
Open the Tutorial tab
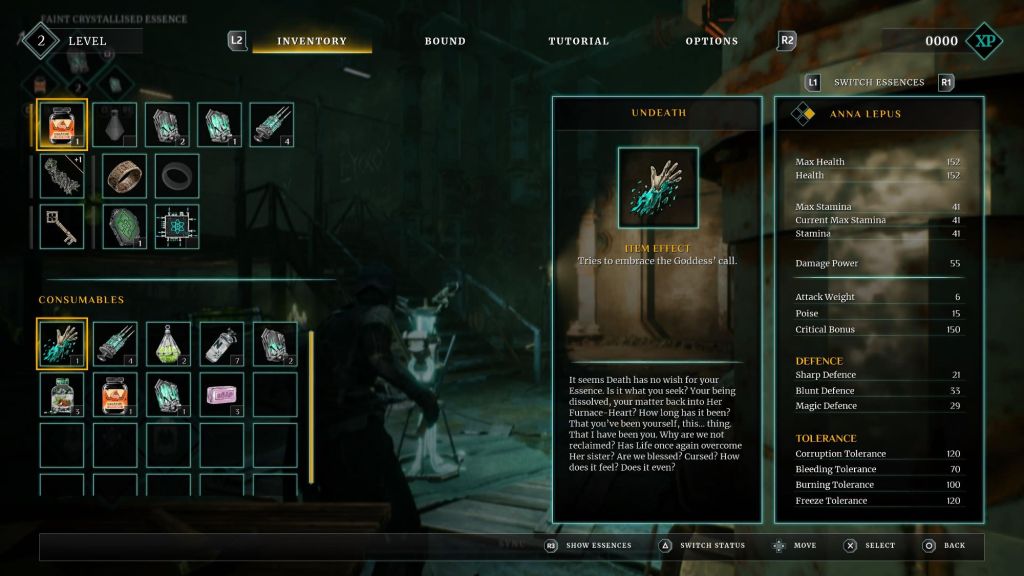(578, 41)
